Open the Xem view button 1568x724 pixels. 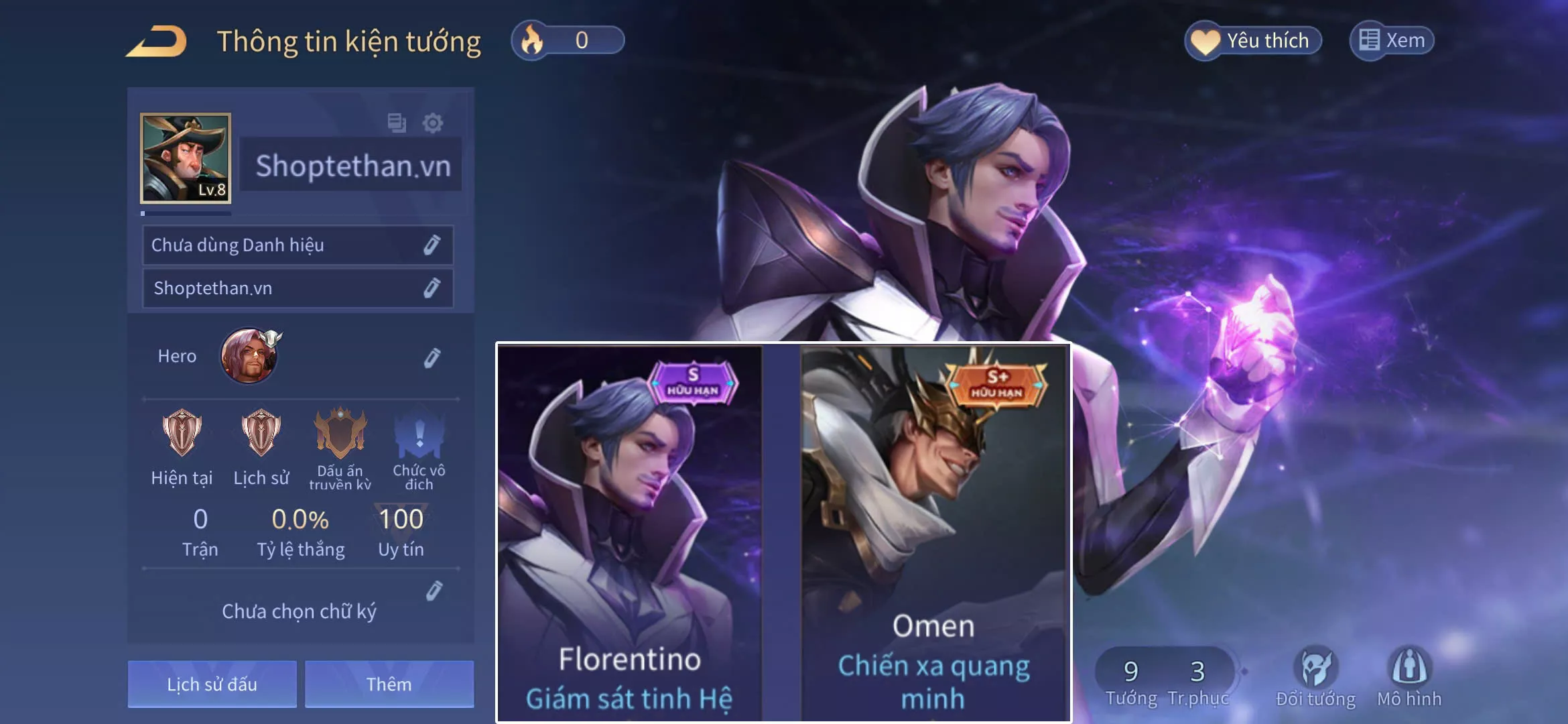1392,41
